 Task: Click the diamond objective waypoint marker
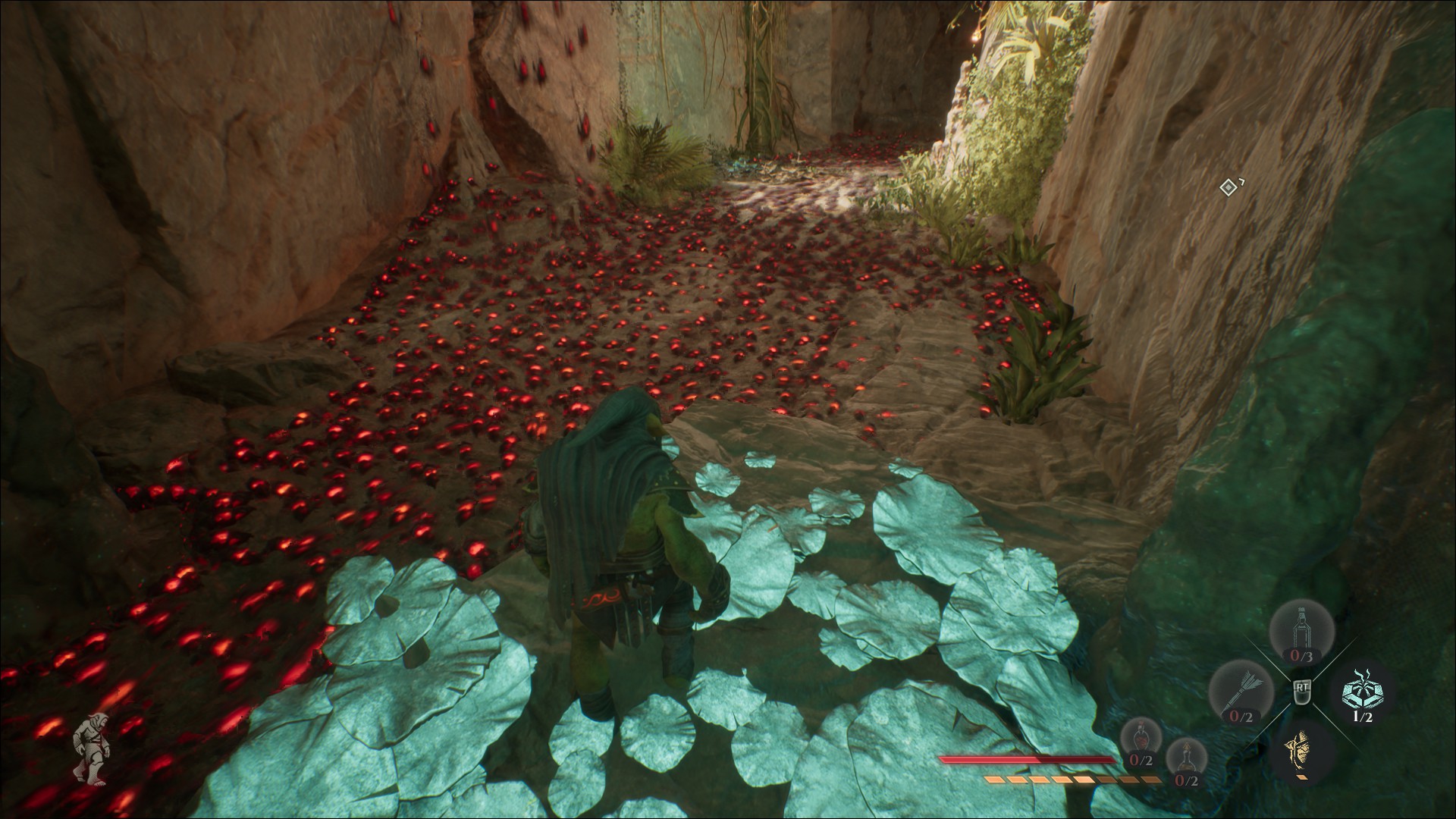tap(1228, 187)
